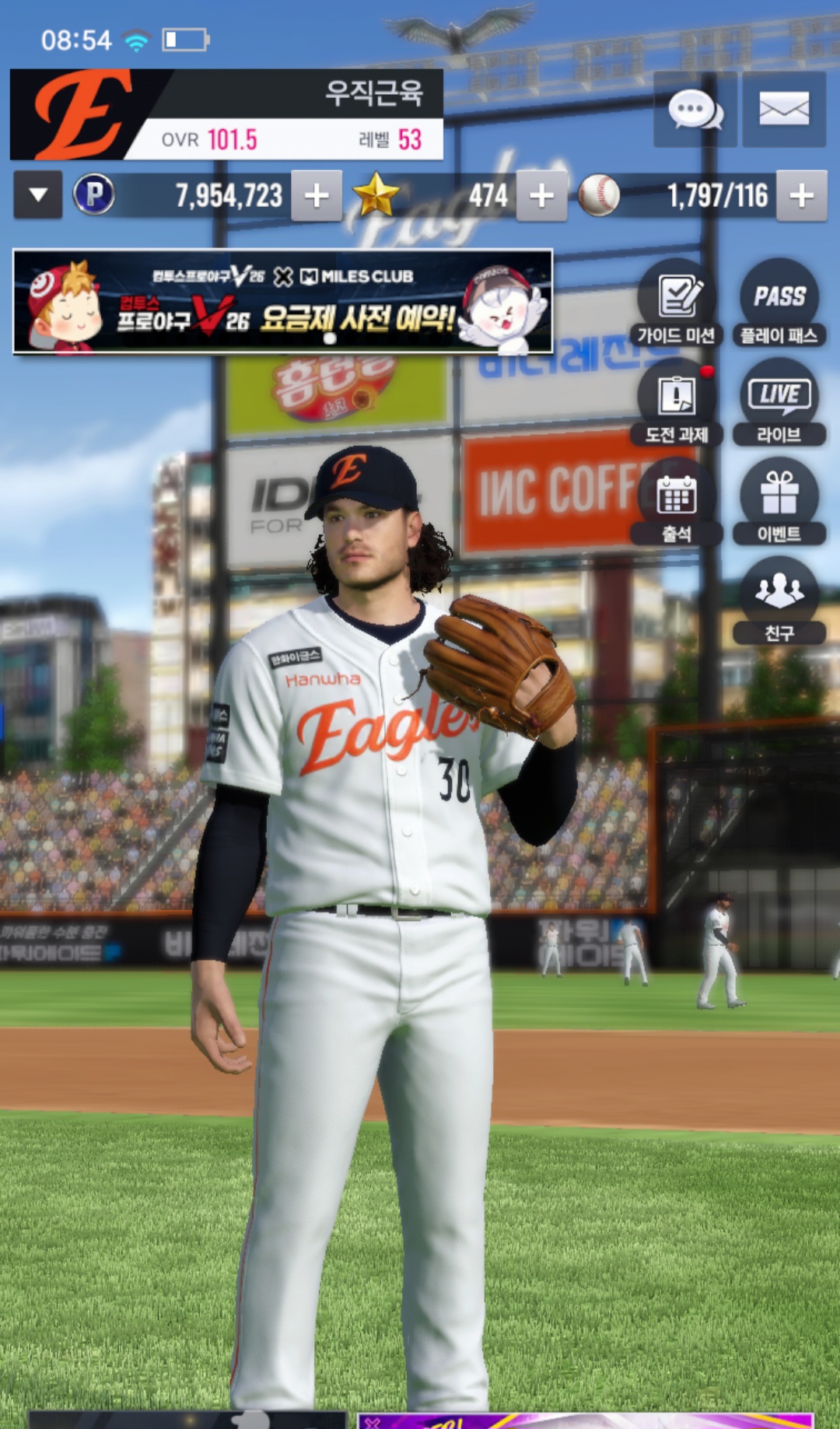Open the mailbox envelope icon

[x=783, y=110]
